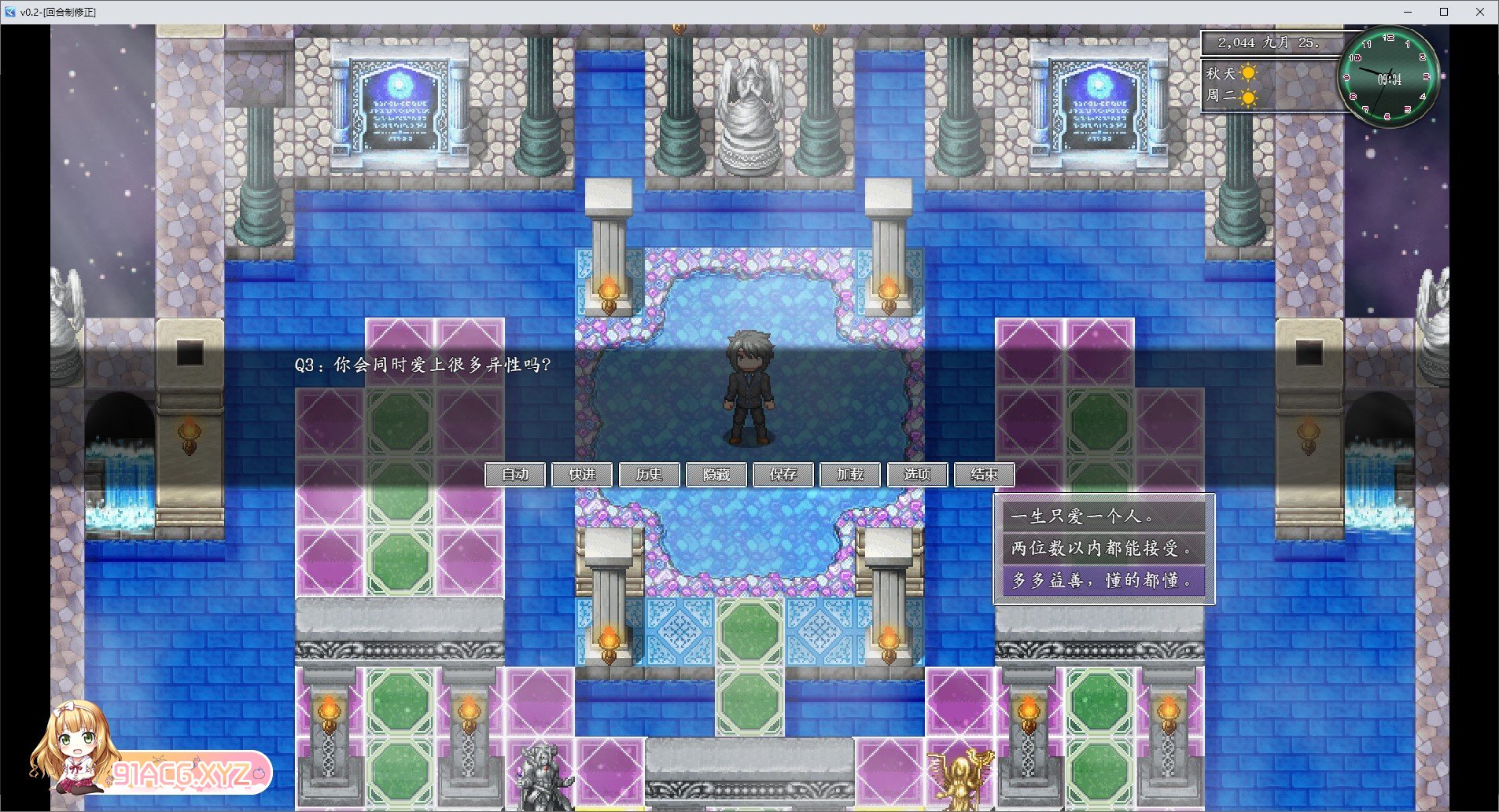Open the 历史 dialogue history
Viewport: 1499px width, 812px height.
(649, 475)
